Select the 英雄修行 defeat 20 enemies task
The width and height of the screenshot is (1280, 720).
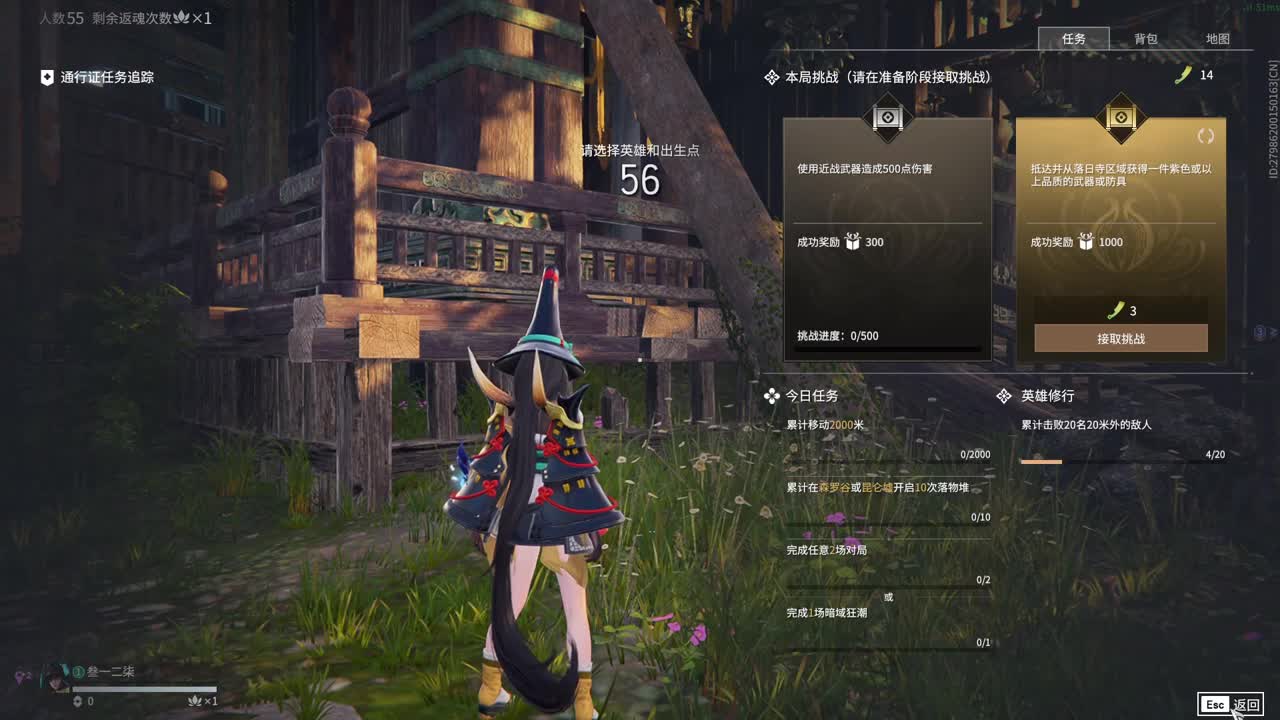[x=1122, y=438]
